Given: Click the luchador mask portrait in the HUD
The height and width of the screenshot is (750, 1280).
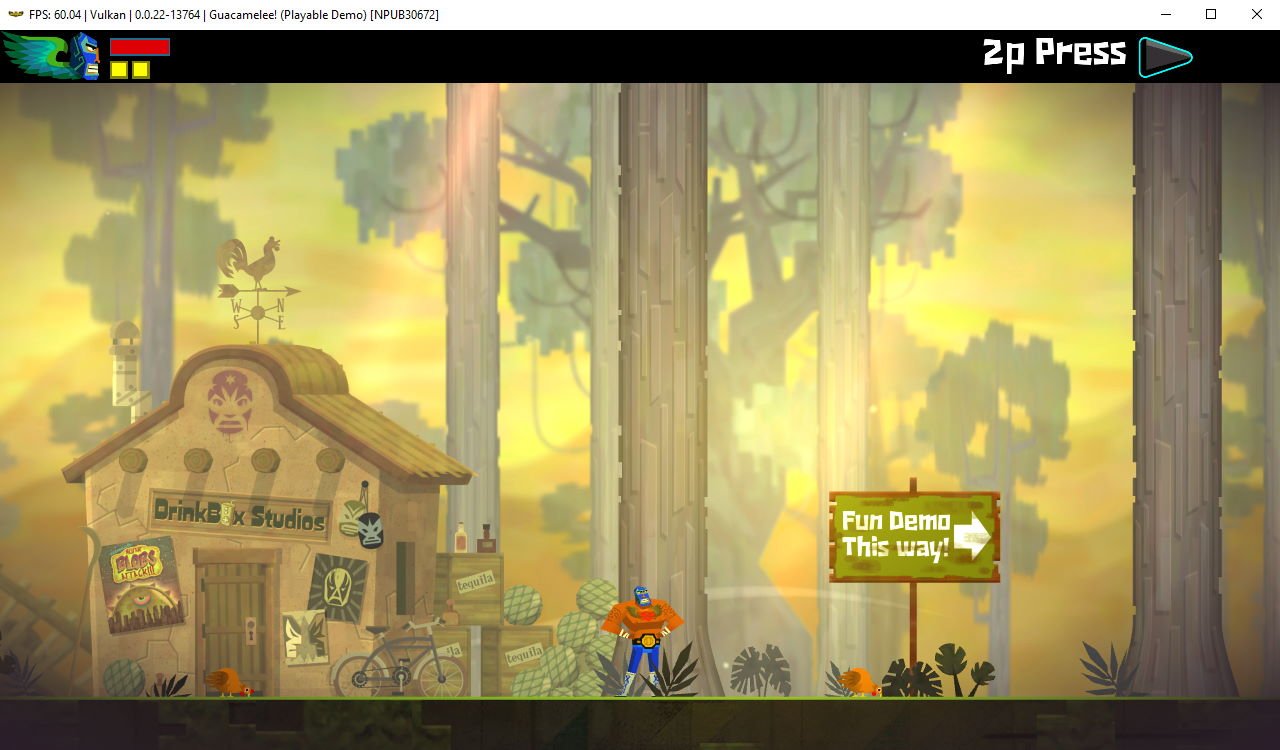Looking at the screenshot, I should 85,55.
